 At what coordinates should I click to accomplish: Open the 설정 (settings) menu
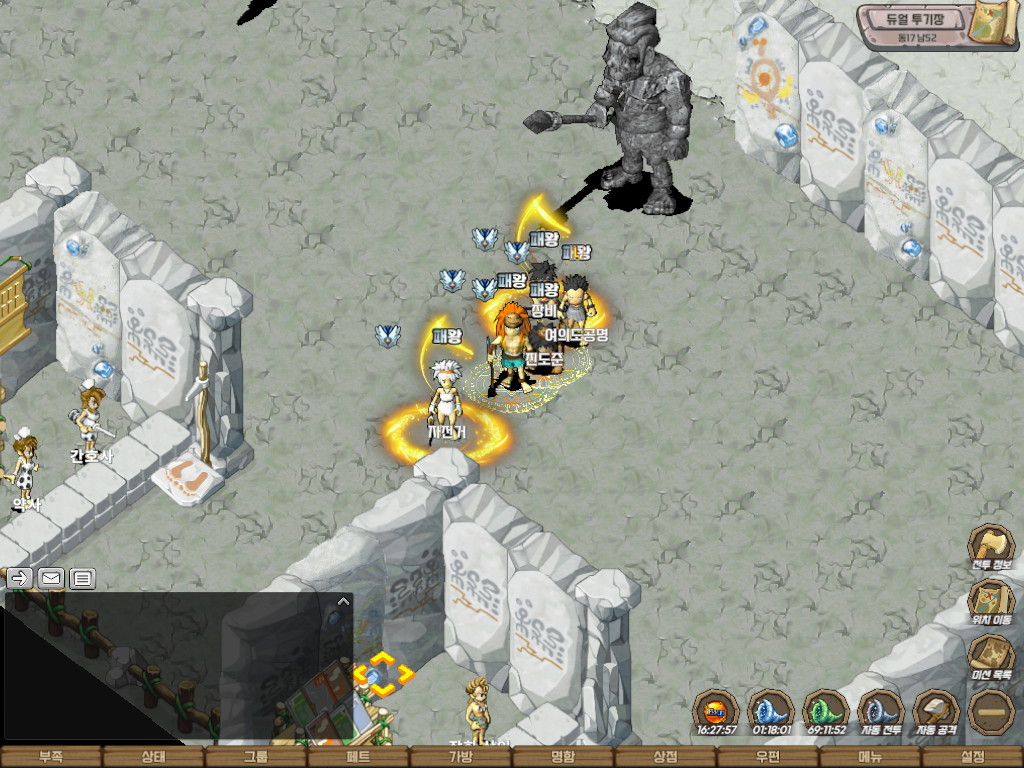[x=972, y=757]
